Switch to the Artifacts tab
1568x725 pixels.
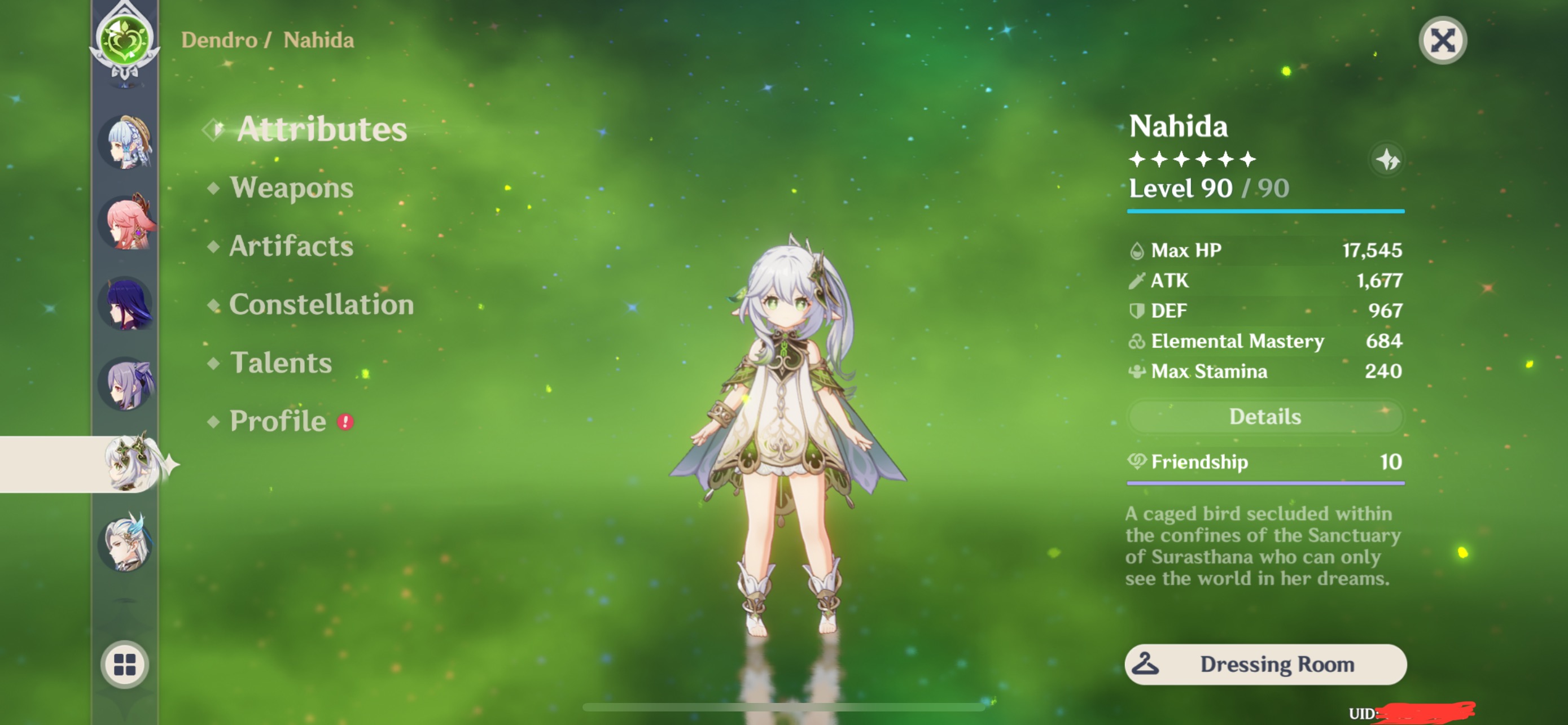290,247
